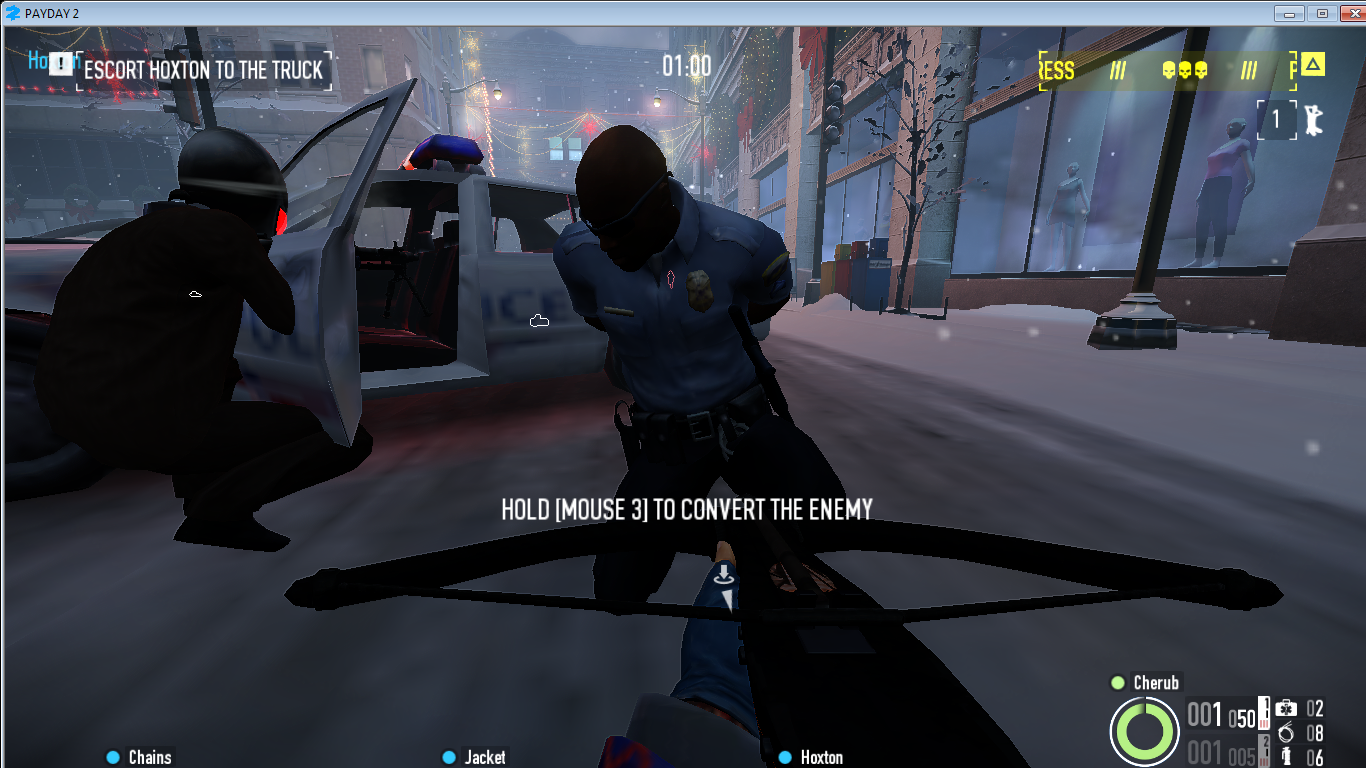Image resolution: width=1366 pixels, height=768 pixels.
Task: Click the yellow assault warning triangle icon
Action: click(x=1313, y=66)
